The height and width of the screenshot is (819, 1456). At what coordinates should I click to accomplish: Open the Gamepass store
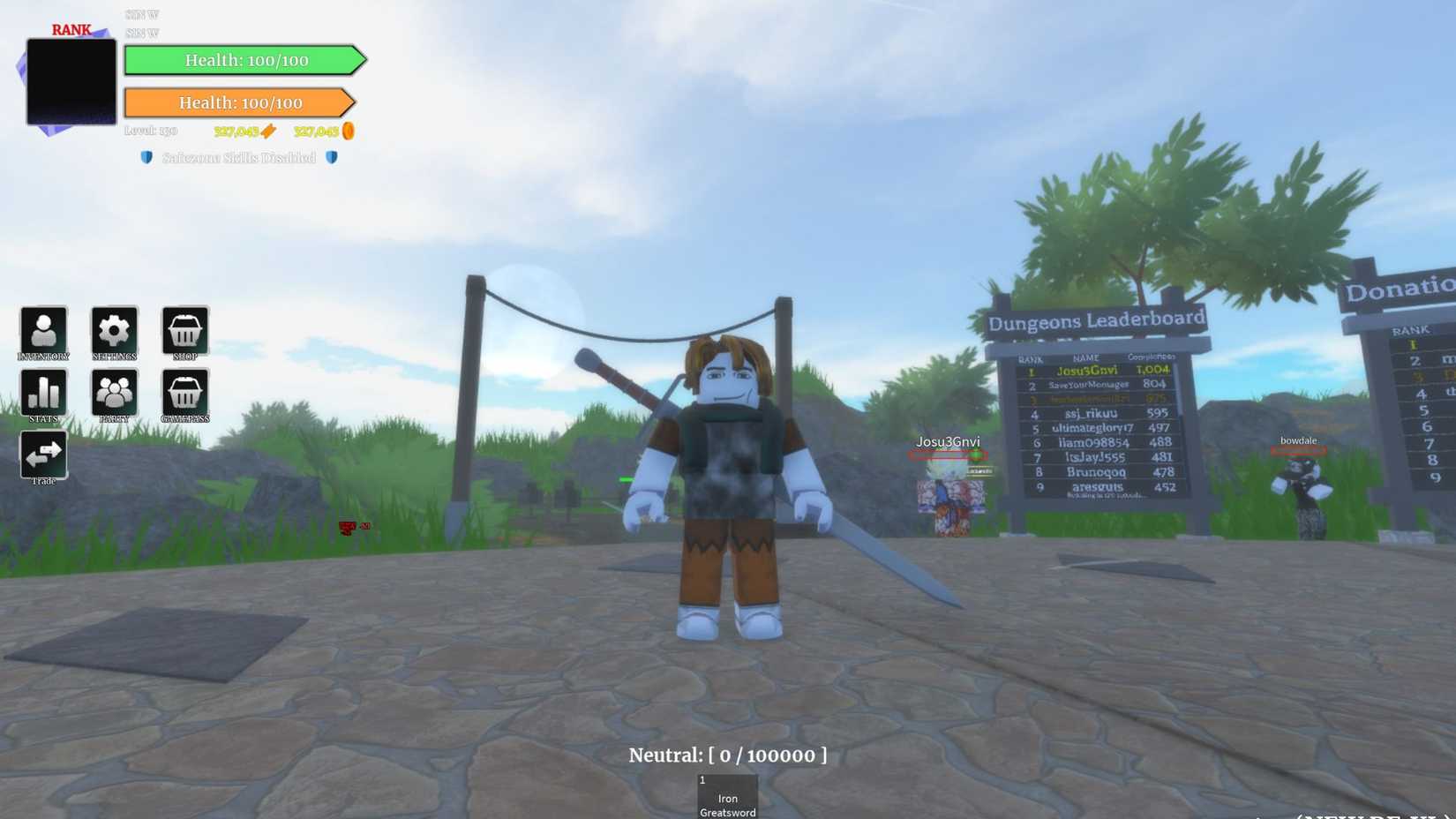184,392
